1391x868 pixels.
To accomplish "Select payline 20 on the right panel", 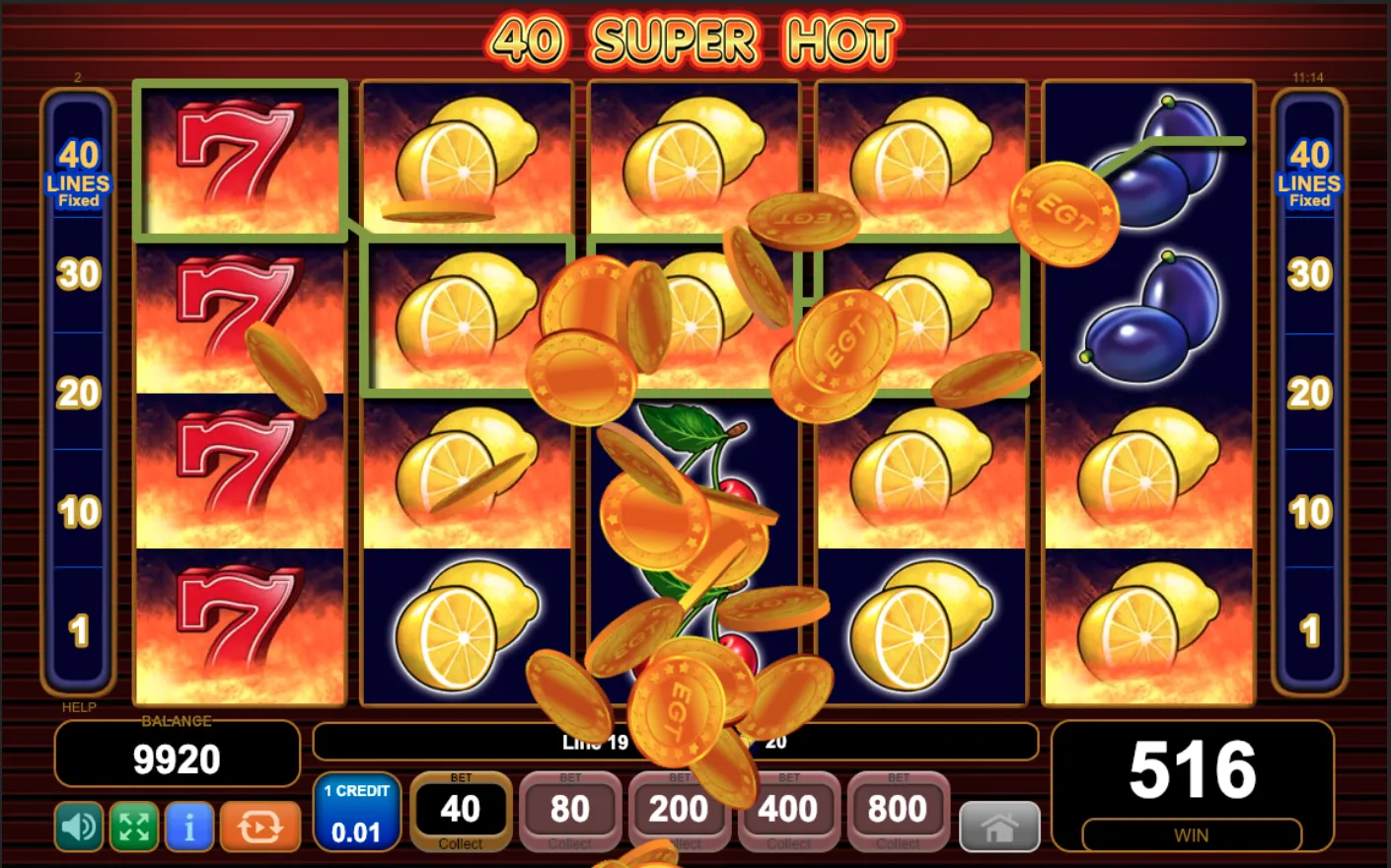I will [1310, 393].
